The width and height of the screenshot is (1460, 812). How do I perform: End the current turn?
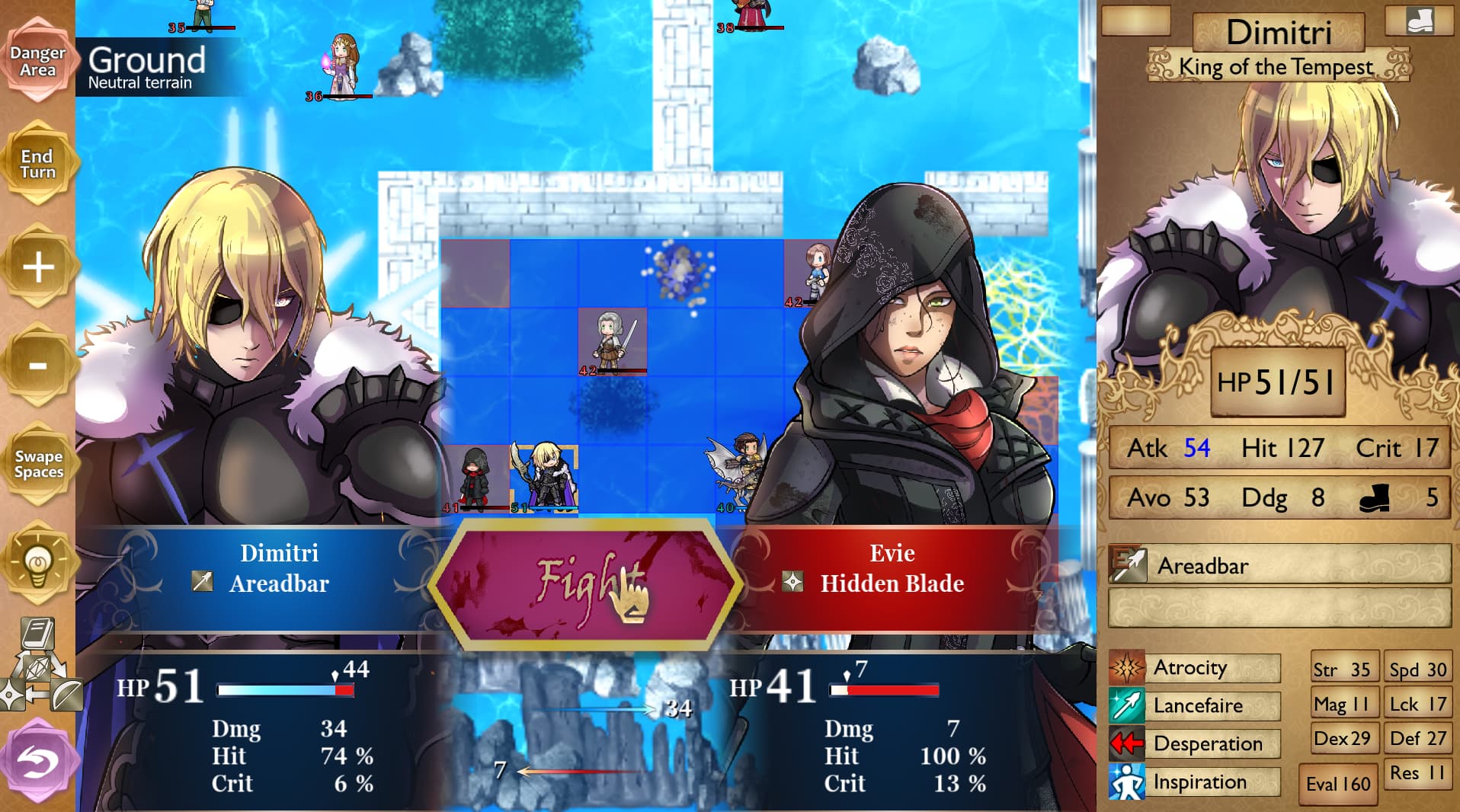pos(37,164)
